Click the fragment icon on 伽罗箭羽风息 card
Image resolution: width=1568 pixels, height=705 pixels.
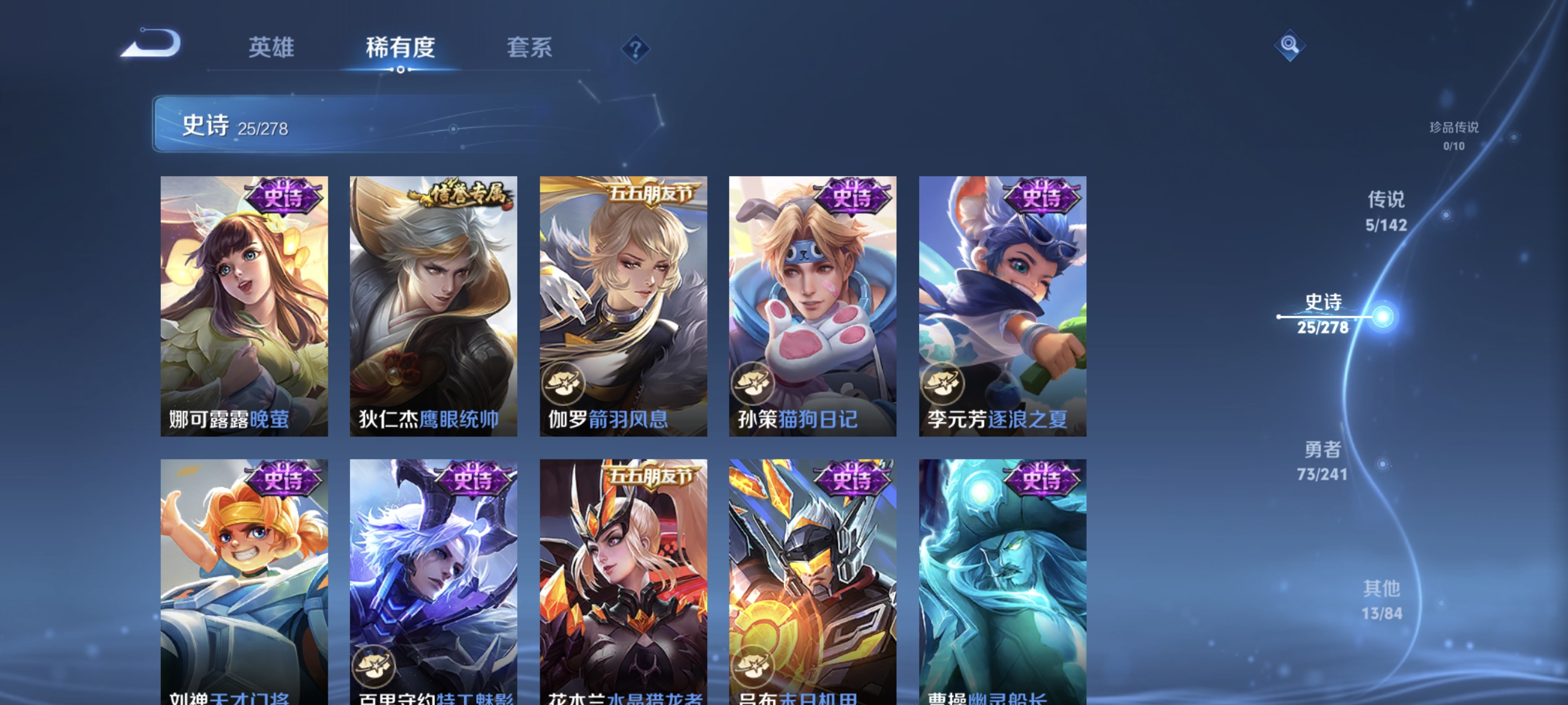point(563,384)
